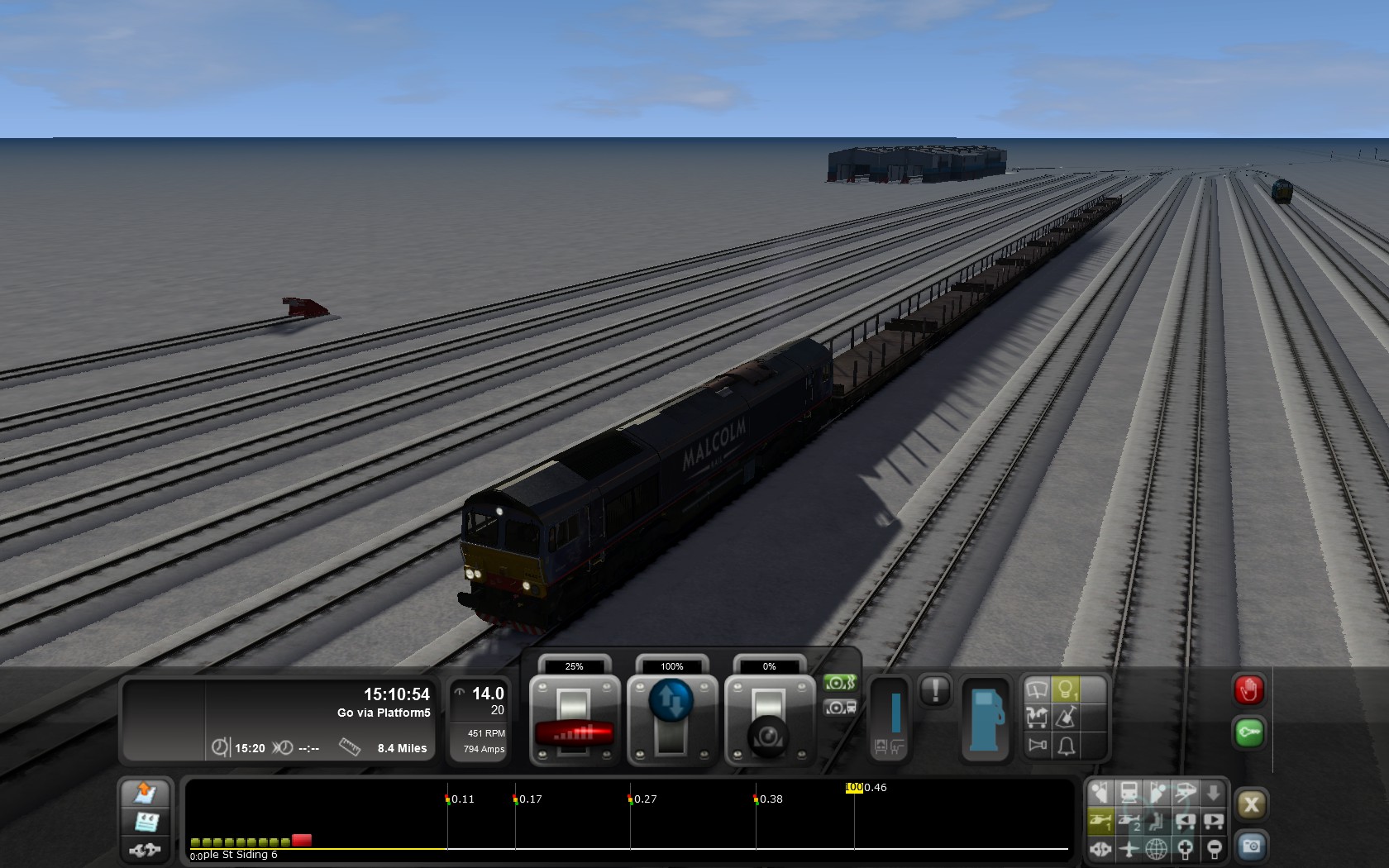Toggle the windscreen wipers icon
The image size is (1389, 868).
pos(1037,689)
